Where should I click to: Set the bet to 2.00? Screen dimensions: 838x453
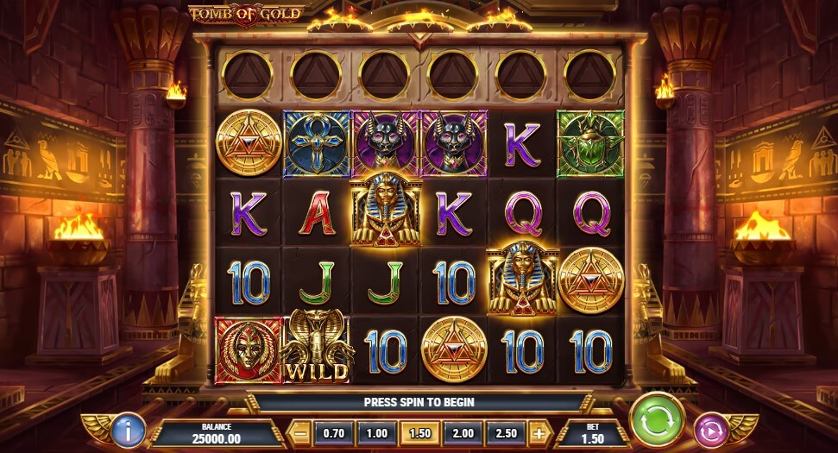[462, 434]
